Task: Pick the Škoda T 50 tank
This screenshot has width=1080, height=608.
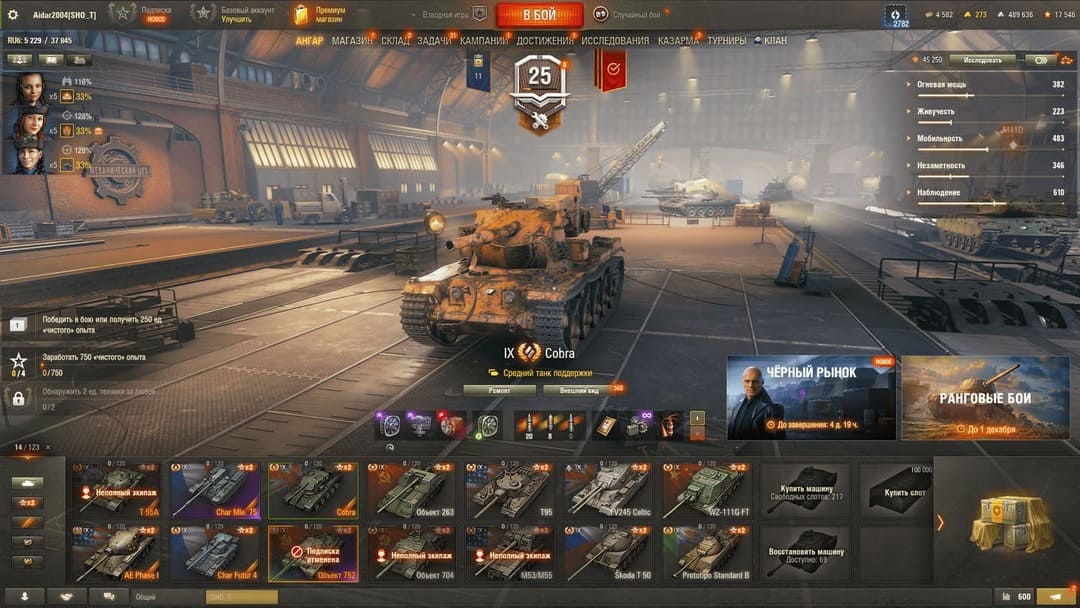Action: (x=608, y=553)
